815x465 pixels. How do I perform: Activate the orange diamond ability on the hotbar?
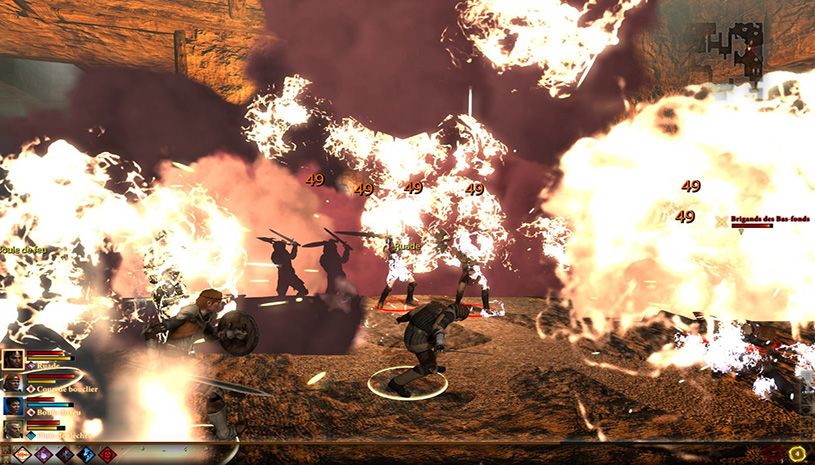(x=22, y=454)
